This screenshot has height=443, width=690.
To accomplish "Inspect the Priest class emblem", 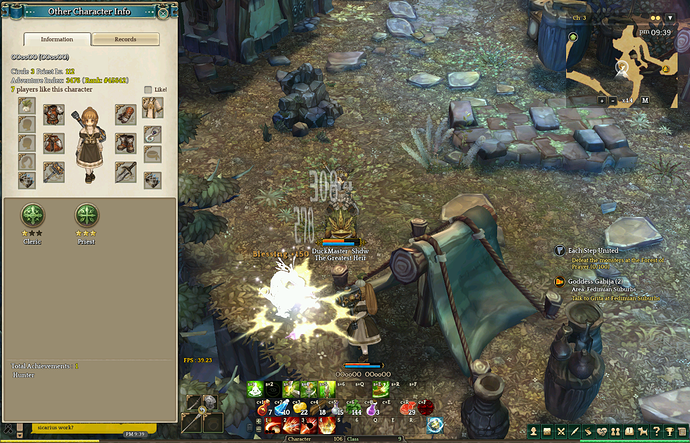I will coord(87,215).
